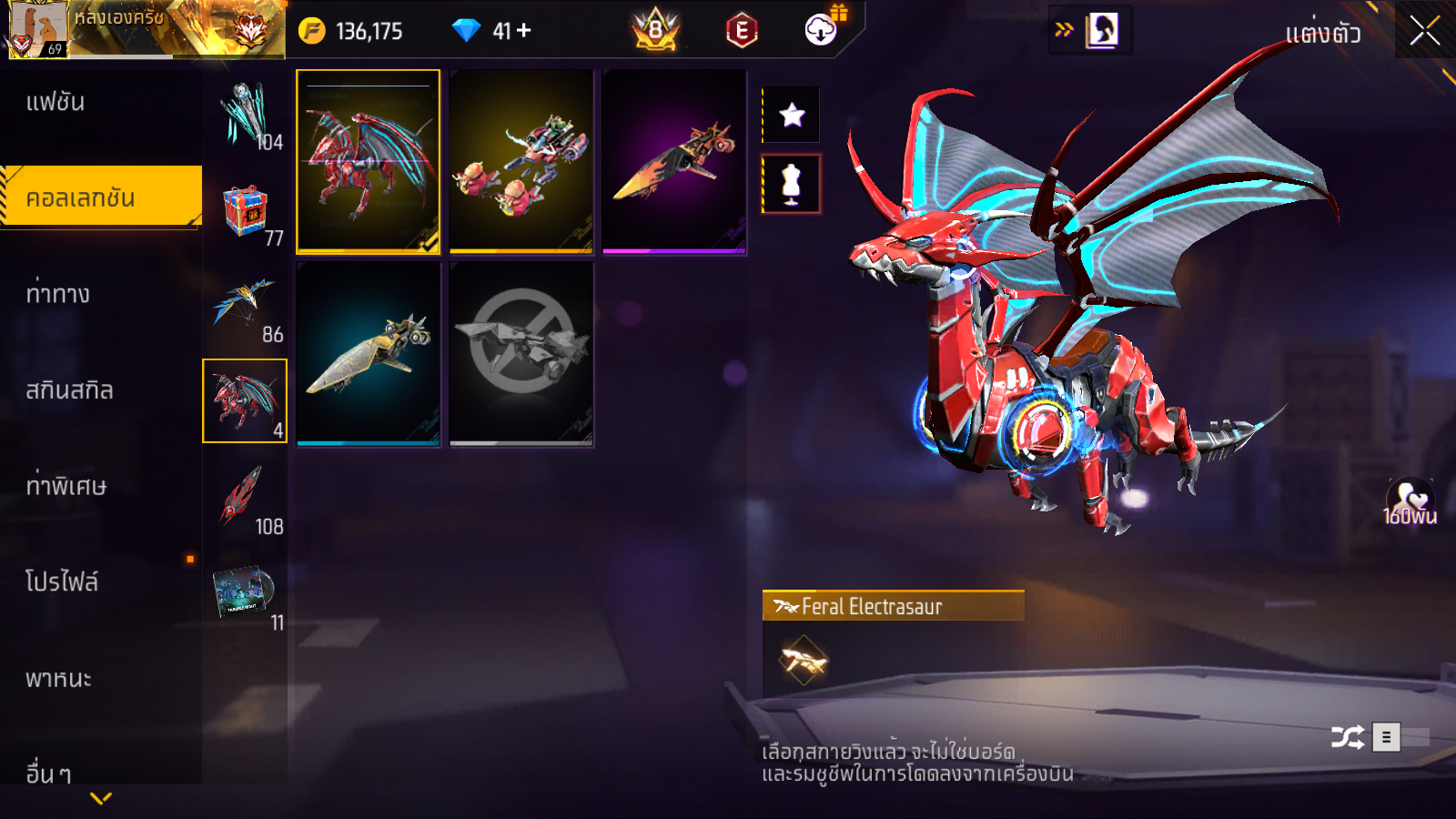Go to the ท่าพิเศษ special moves tab
This screenshot has height=819, width=1456.
tap(66, 486)
